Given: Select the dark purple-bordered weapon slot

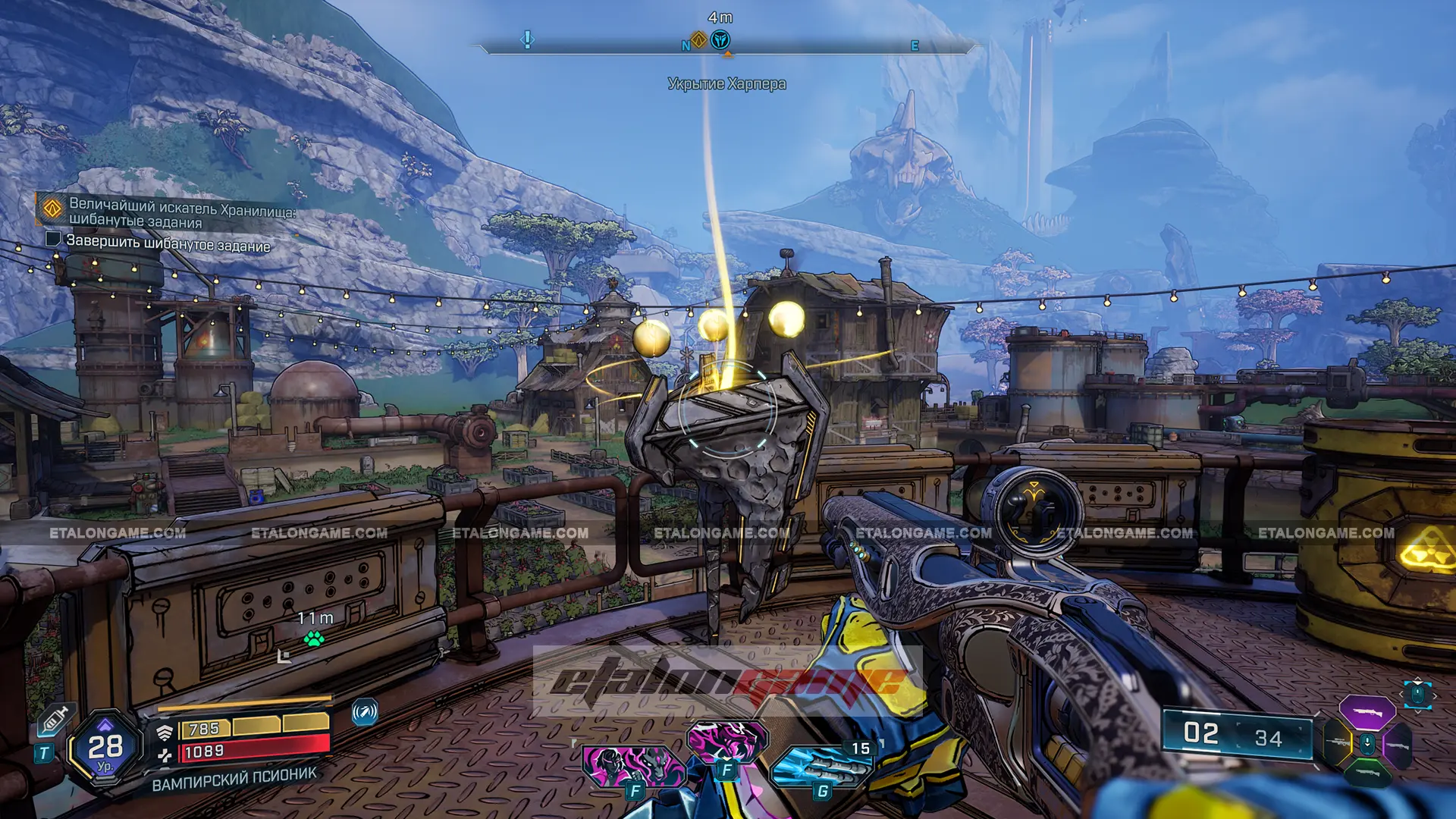Looking at the screenshot, I should [1397, 745].
